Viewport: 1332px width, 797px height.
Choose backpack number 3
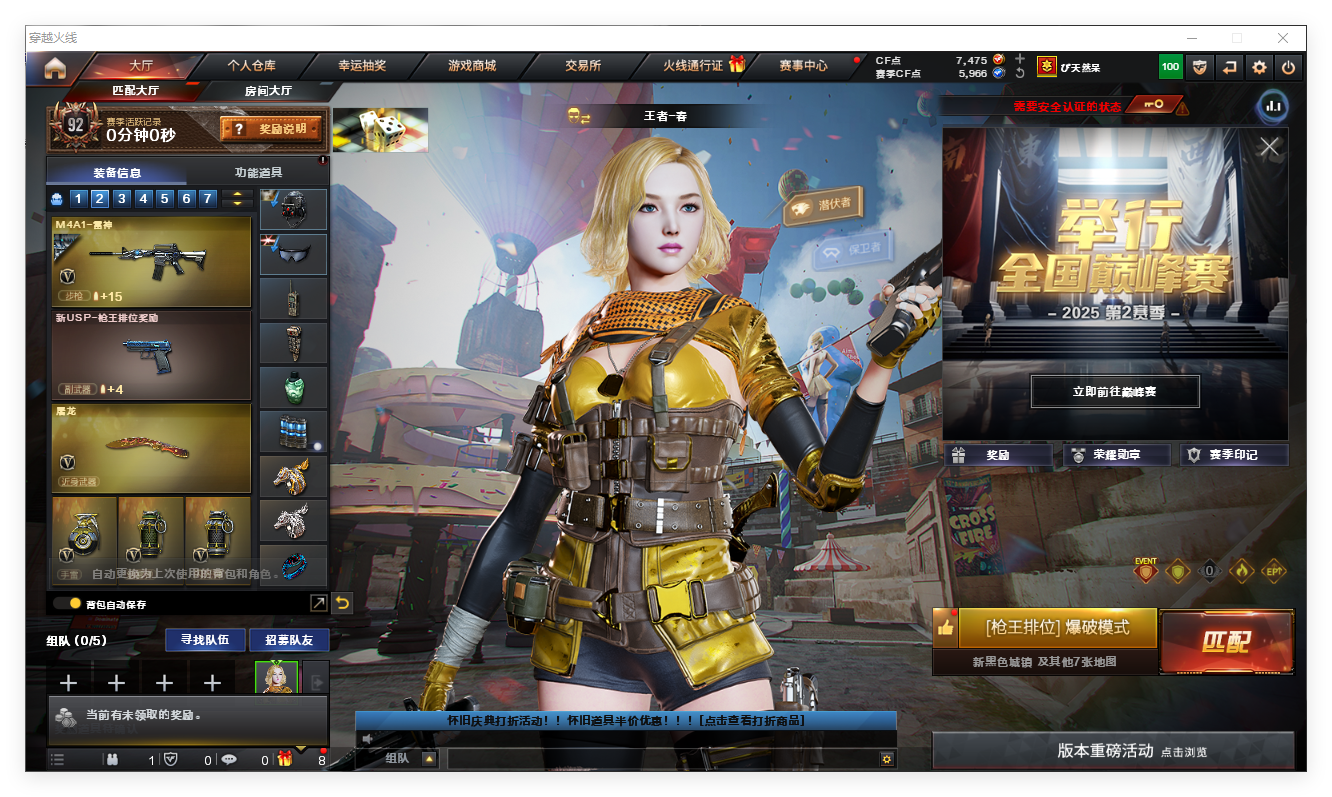(x=121, y=199)
